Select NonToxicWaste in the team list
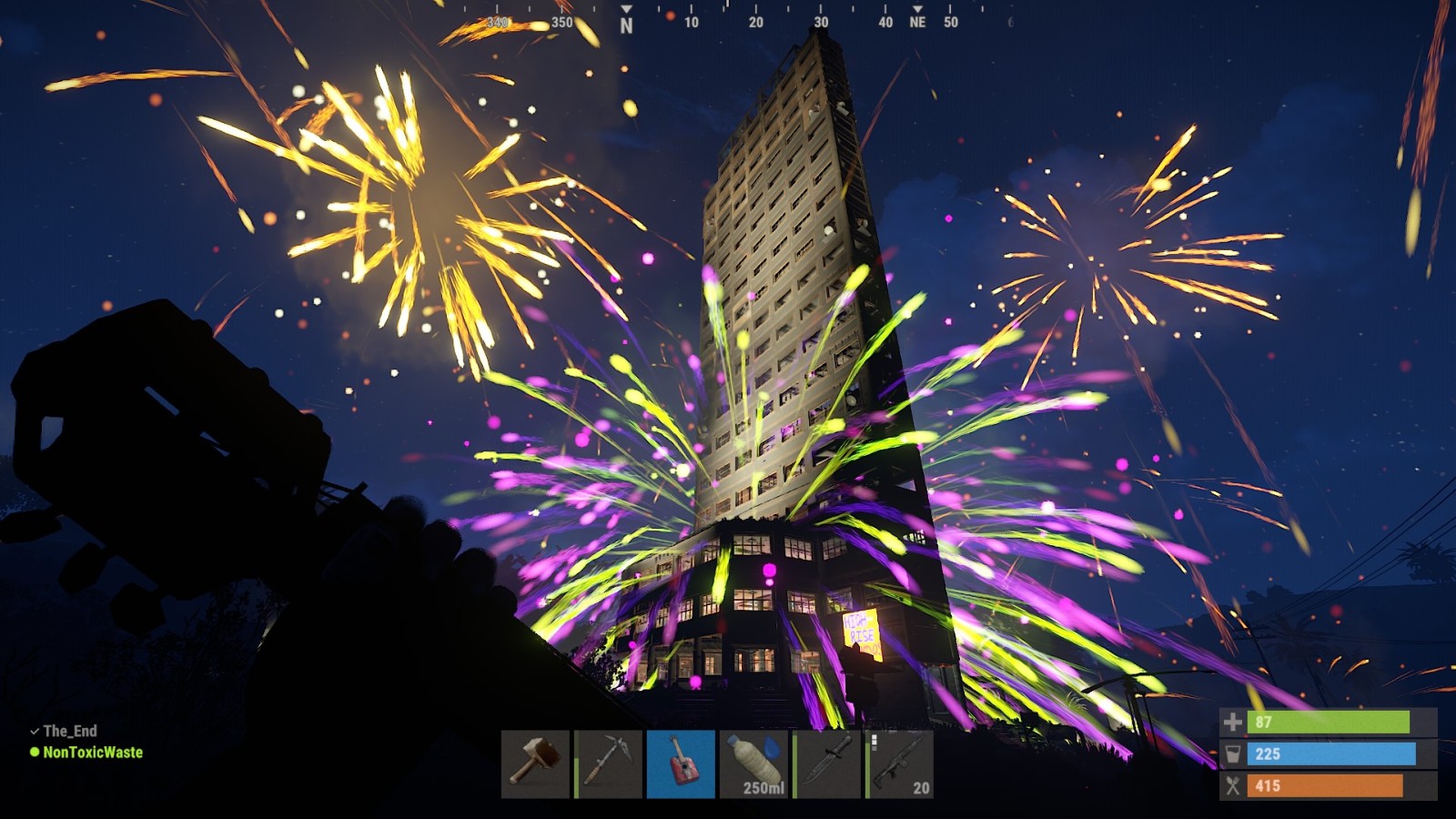The image size is (1456, 819). point(92,753)
